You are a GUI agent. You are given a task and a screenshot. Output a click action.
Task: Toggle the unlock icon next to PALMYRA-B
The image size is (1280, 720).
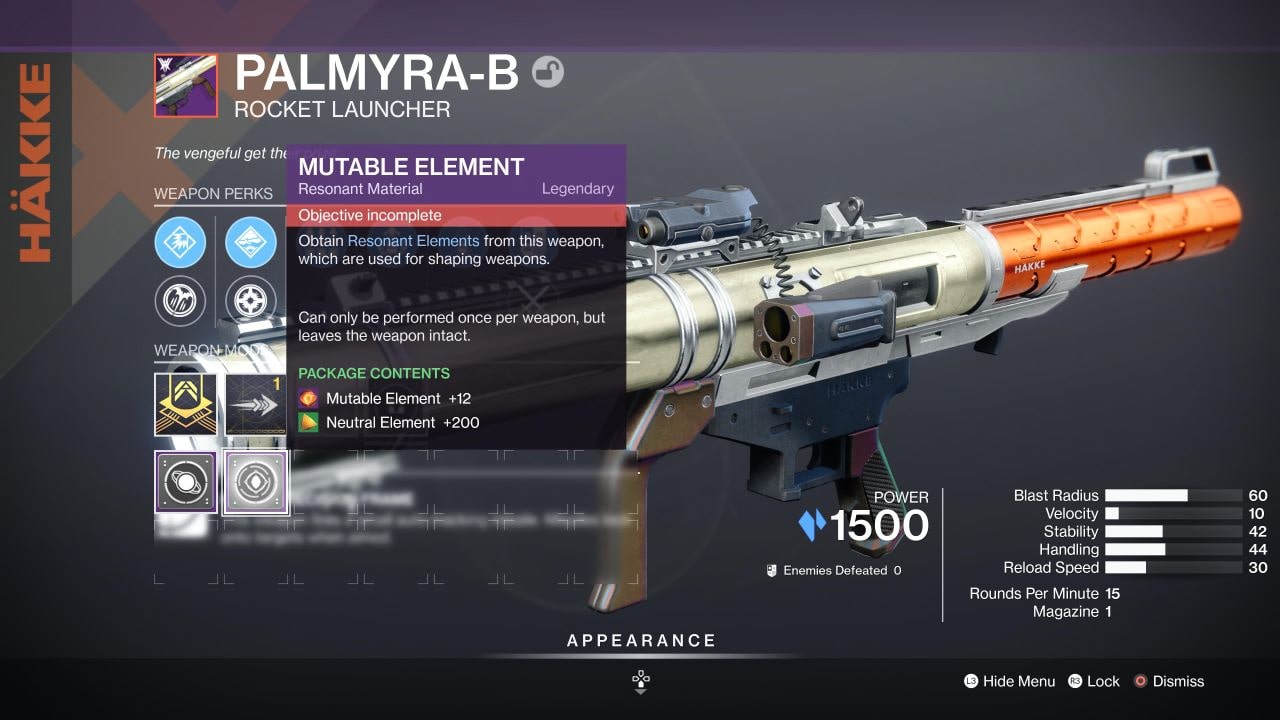point(549,72)
